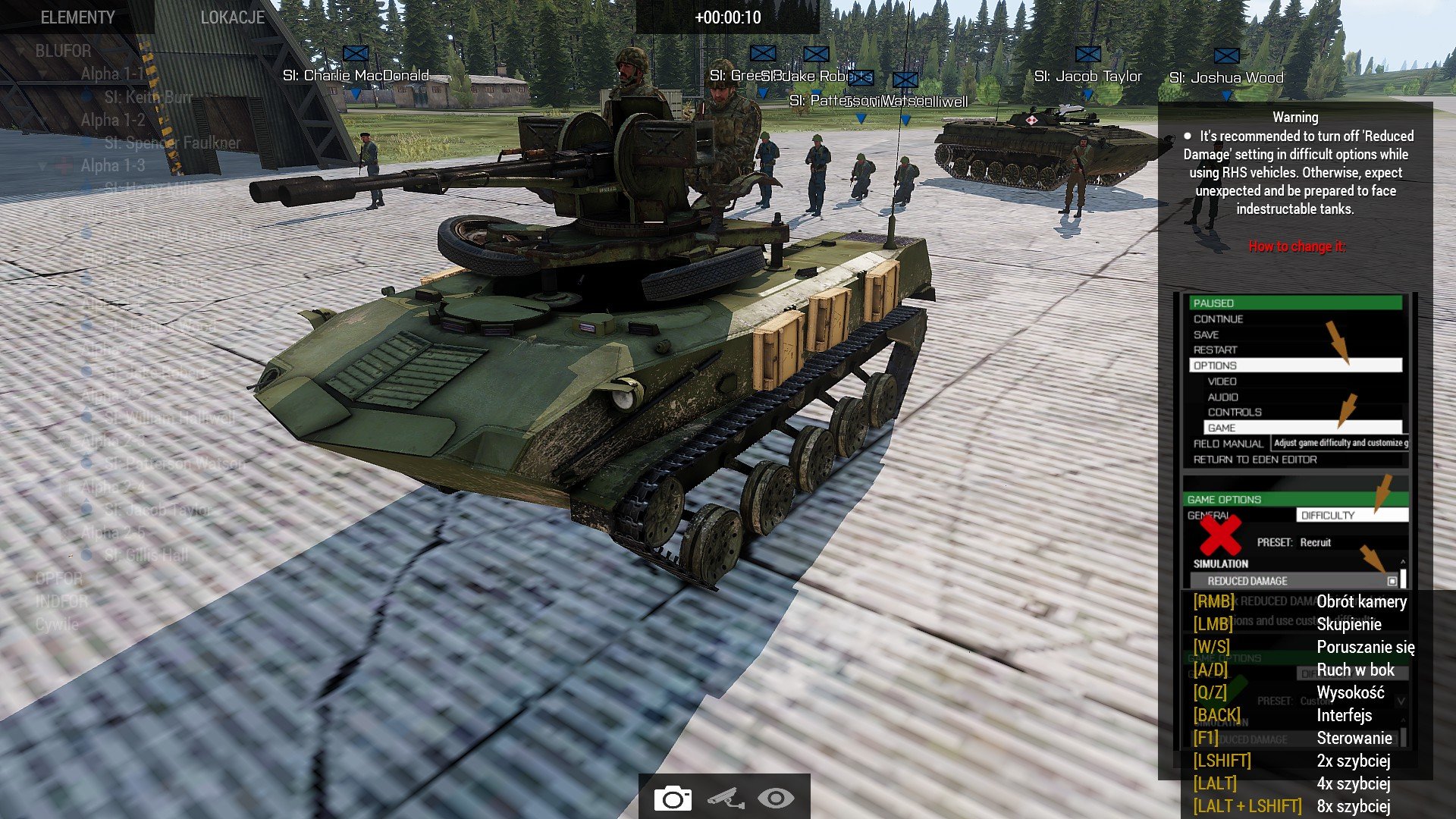The image size is (1456, 819).
Task: Enable first-person view eye icon
Action: tap(776, 799)
